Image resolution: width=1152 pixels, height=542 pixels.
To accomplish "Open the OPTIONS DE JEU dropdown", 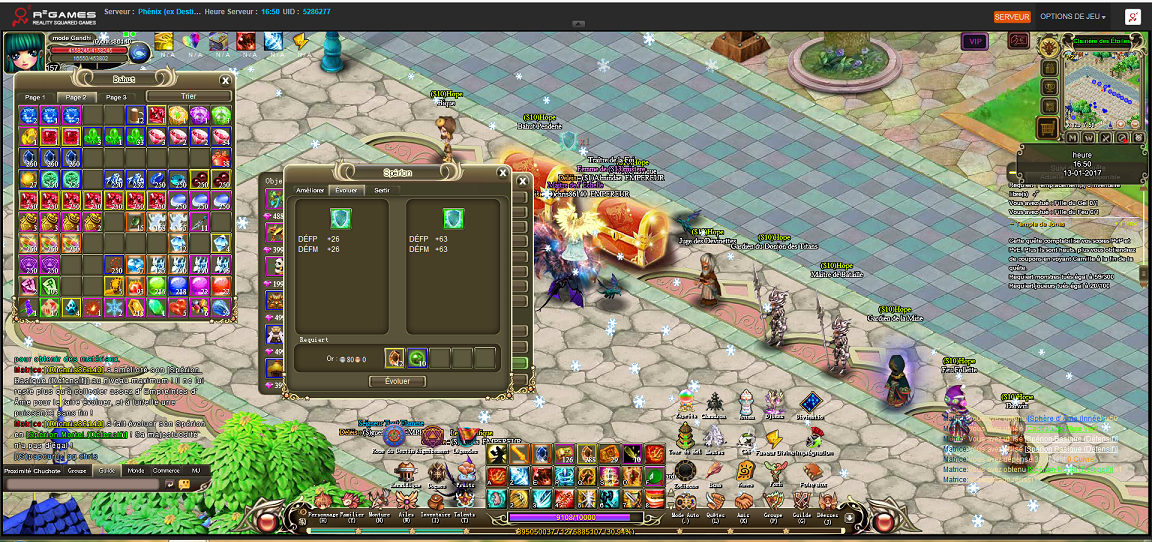I will coord(1075,17).
